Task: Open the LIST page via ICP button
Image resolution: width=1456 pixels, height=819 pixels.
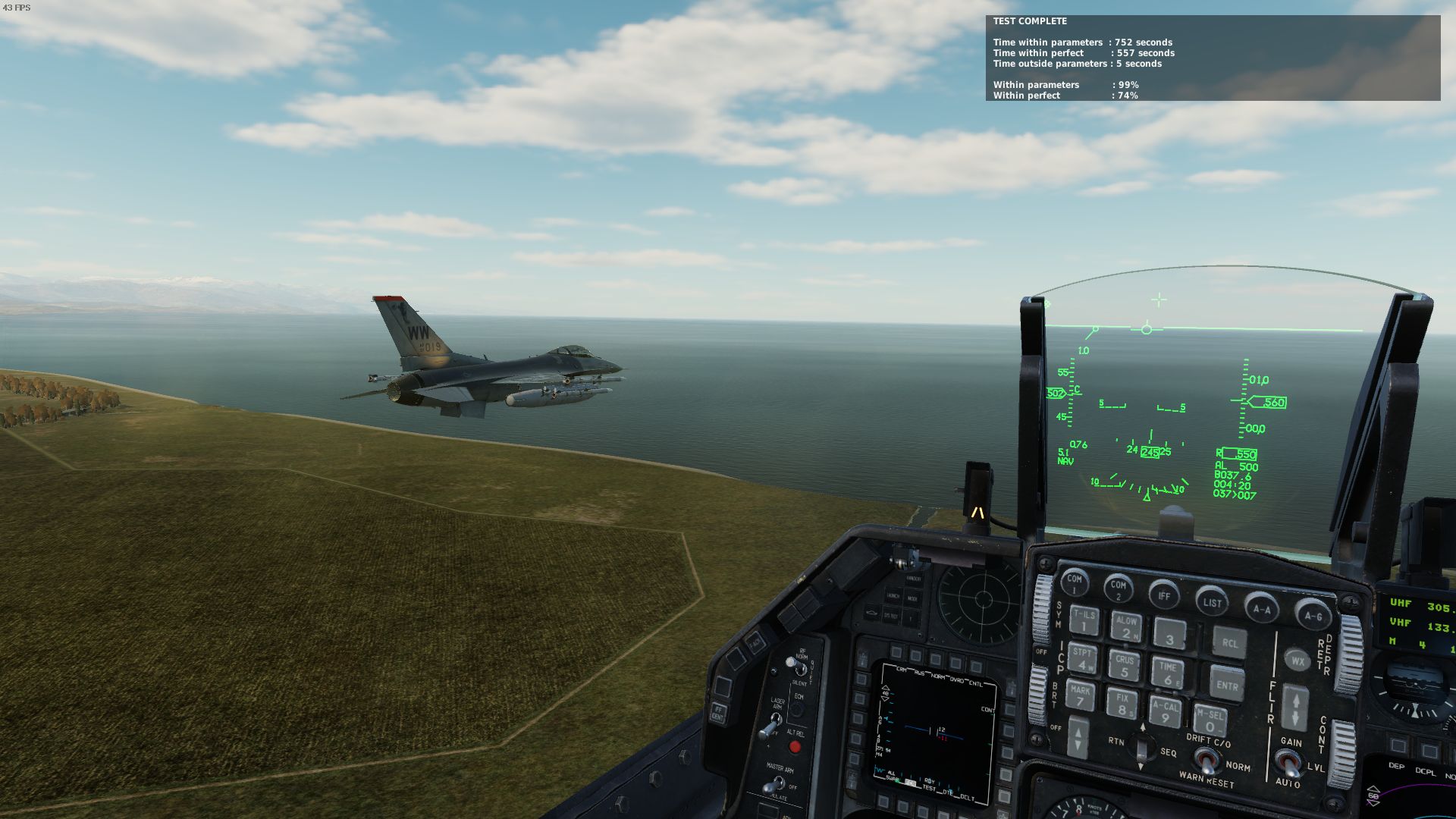Action: 1212,602
